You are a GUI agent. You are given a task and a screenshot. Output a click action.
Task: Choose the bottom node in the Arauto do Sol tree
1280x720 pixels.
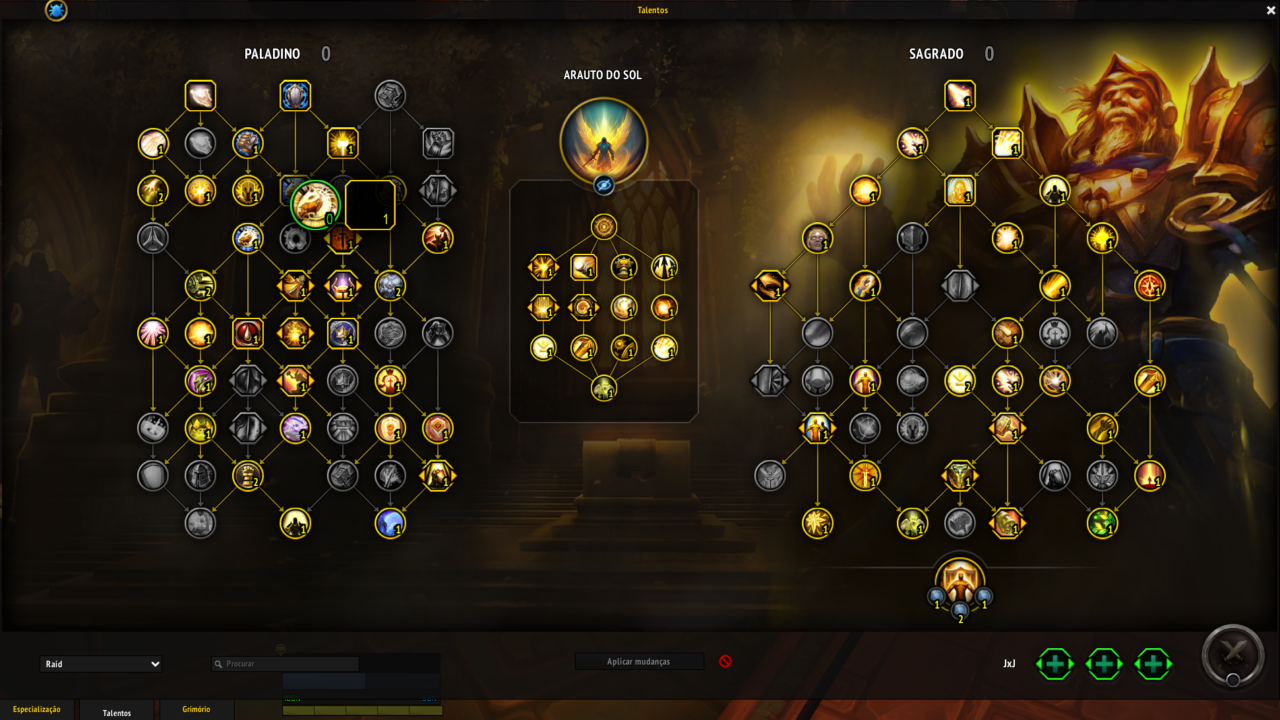[604, 388]
